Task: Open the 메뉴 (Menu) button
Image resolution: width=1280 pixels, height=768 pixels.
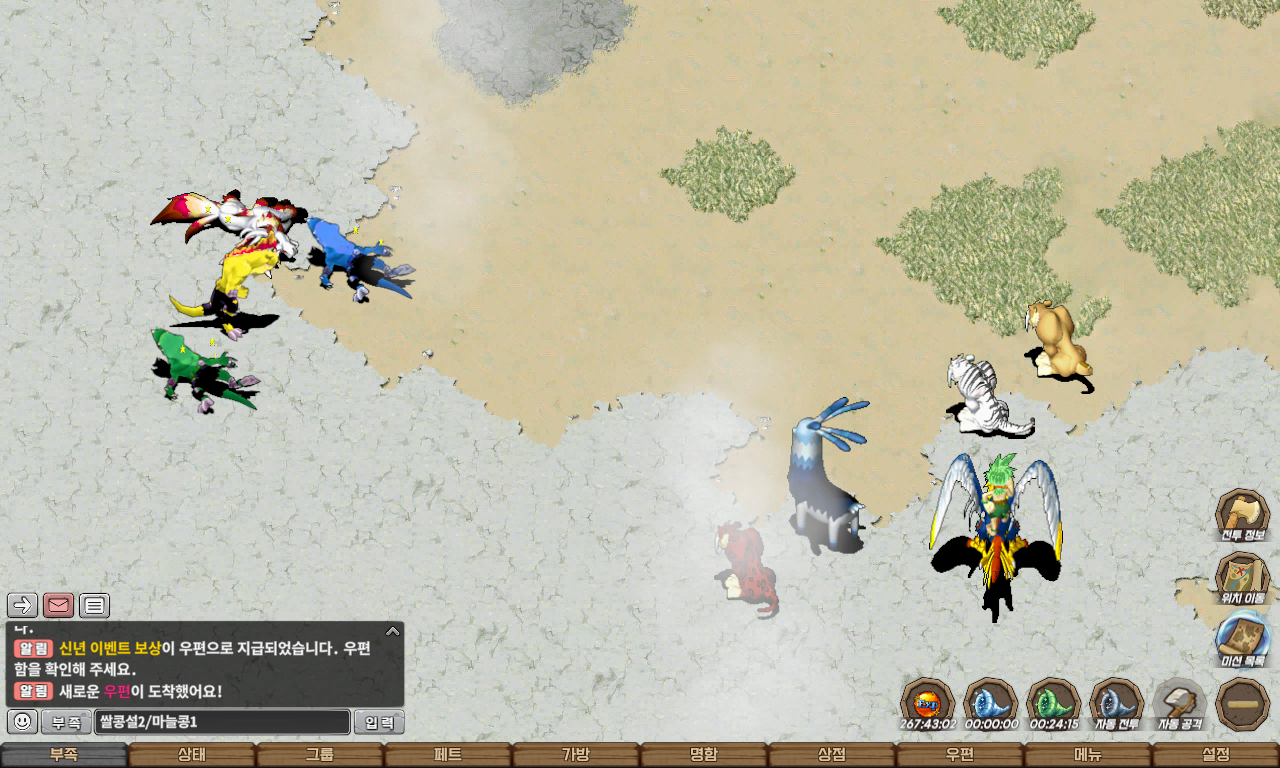Action: [1088, 755]
